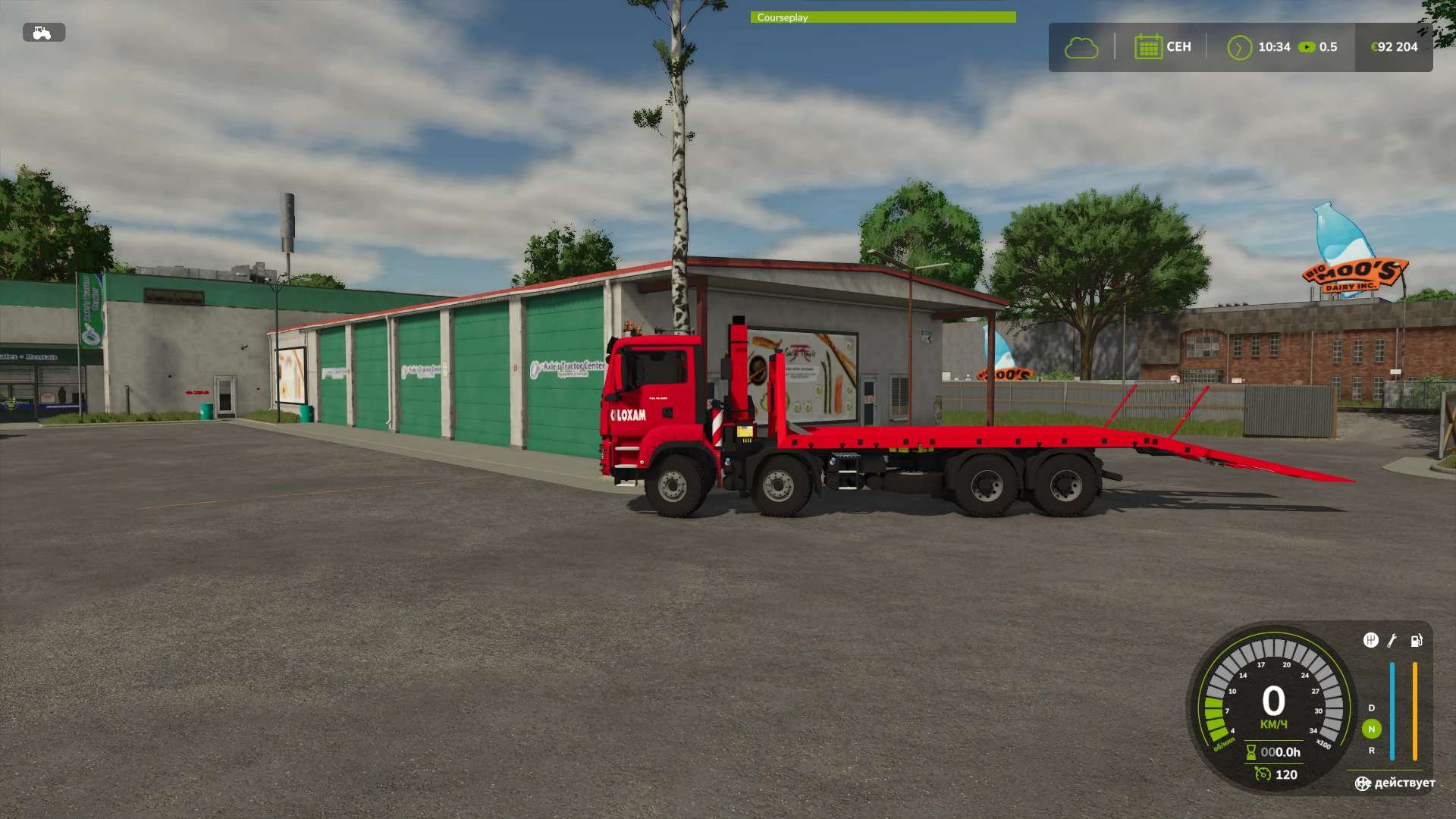Click the wrench damage icon
The image size is (1456, 819).
click(1392, 641)
